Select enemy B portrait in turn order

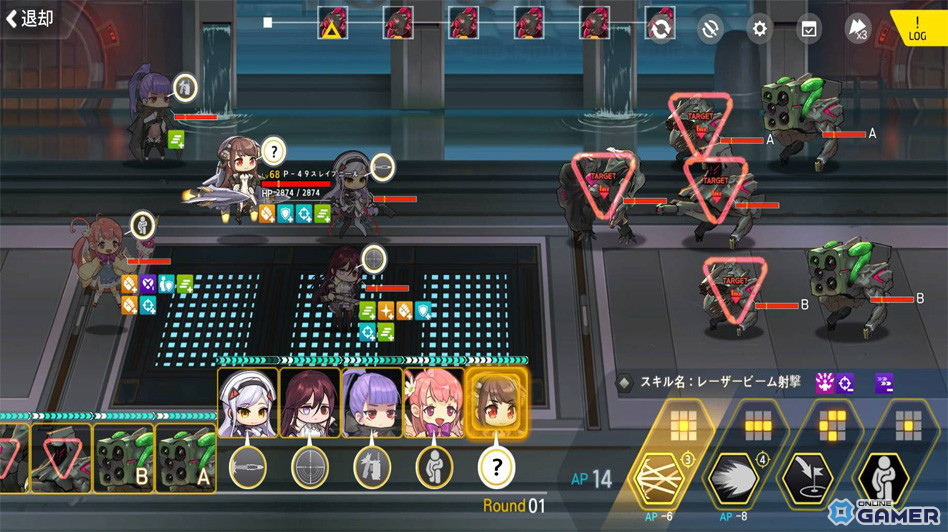pyautogui.click(x=124, y=458)
